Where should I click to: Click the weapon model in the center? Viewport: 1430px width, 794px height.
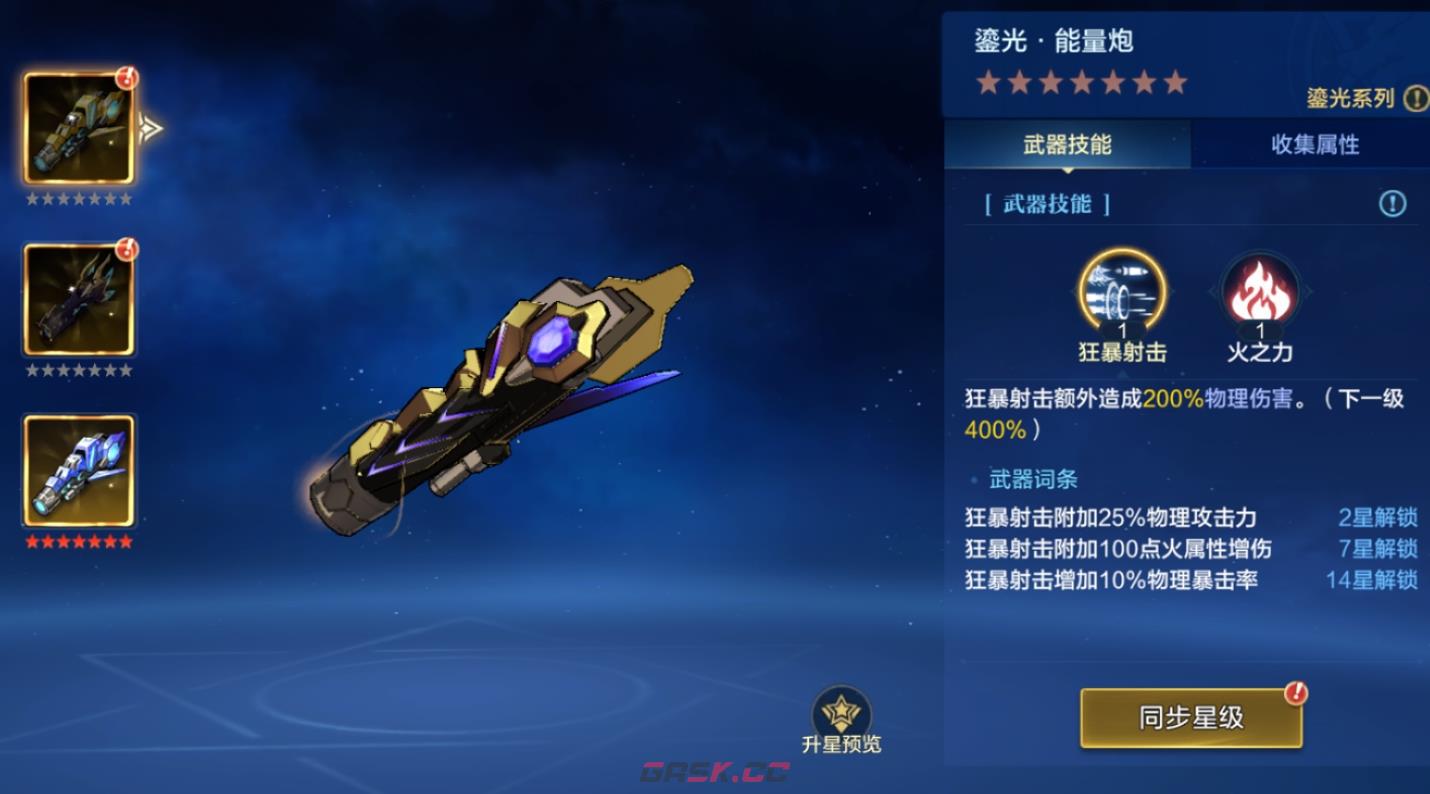pyautogui.click(x=500, y=400)
